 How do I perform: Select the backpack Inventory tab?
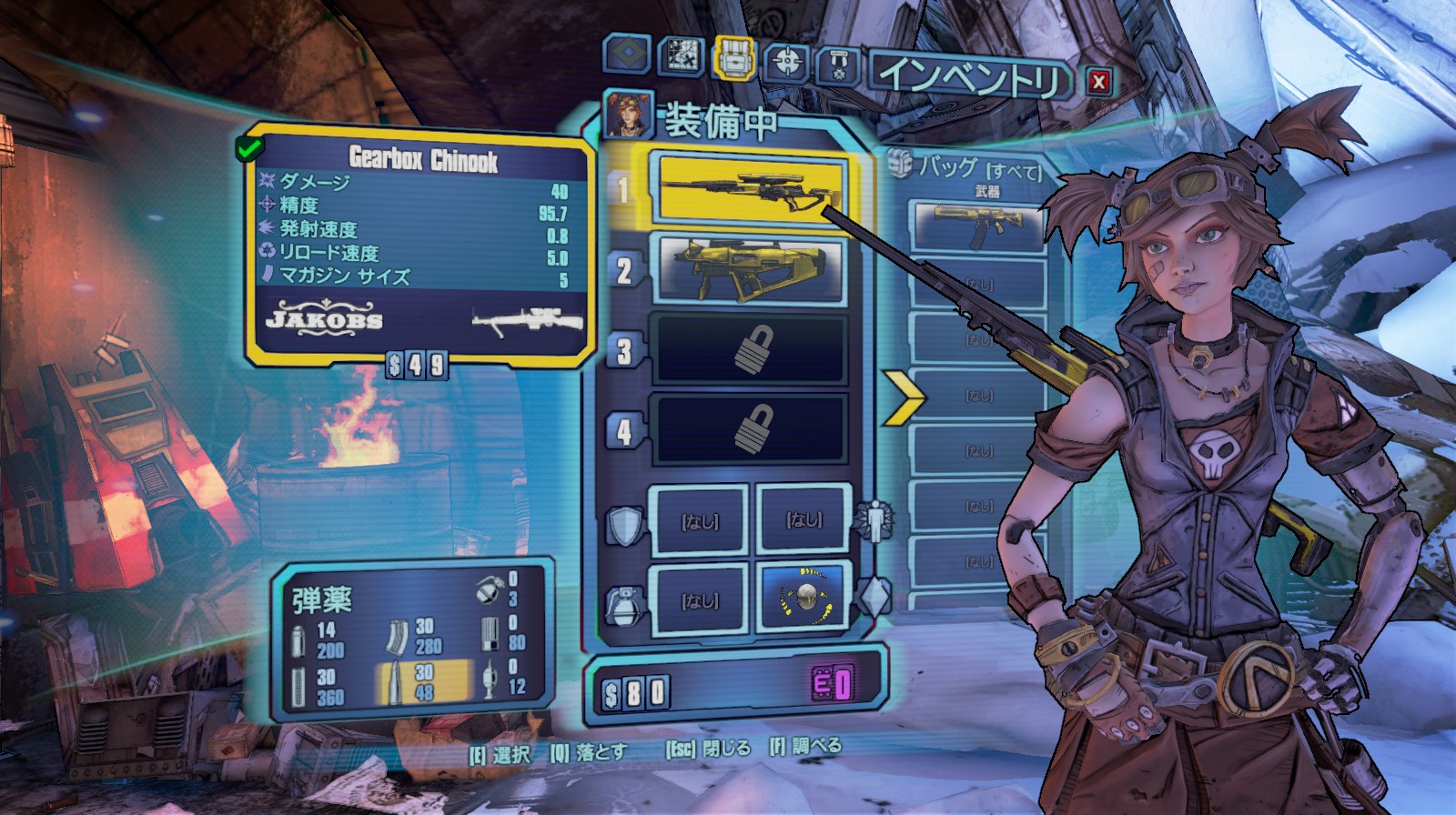tap(734, 58)
